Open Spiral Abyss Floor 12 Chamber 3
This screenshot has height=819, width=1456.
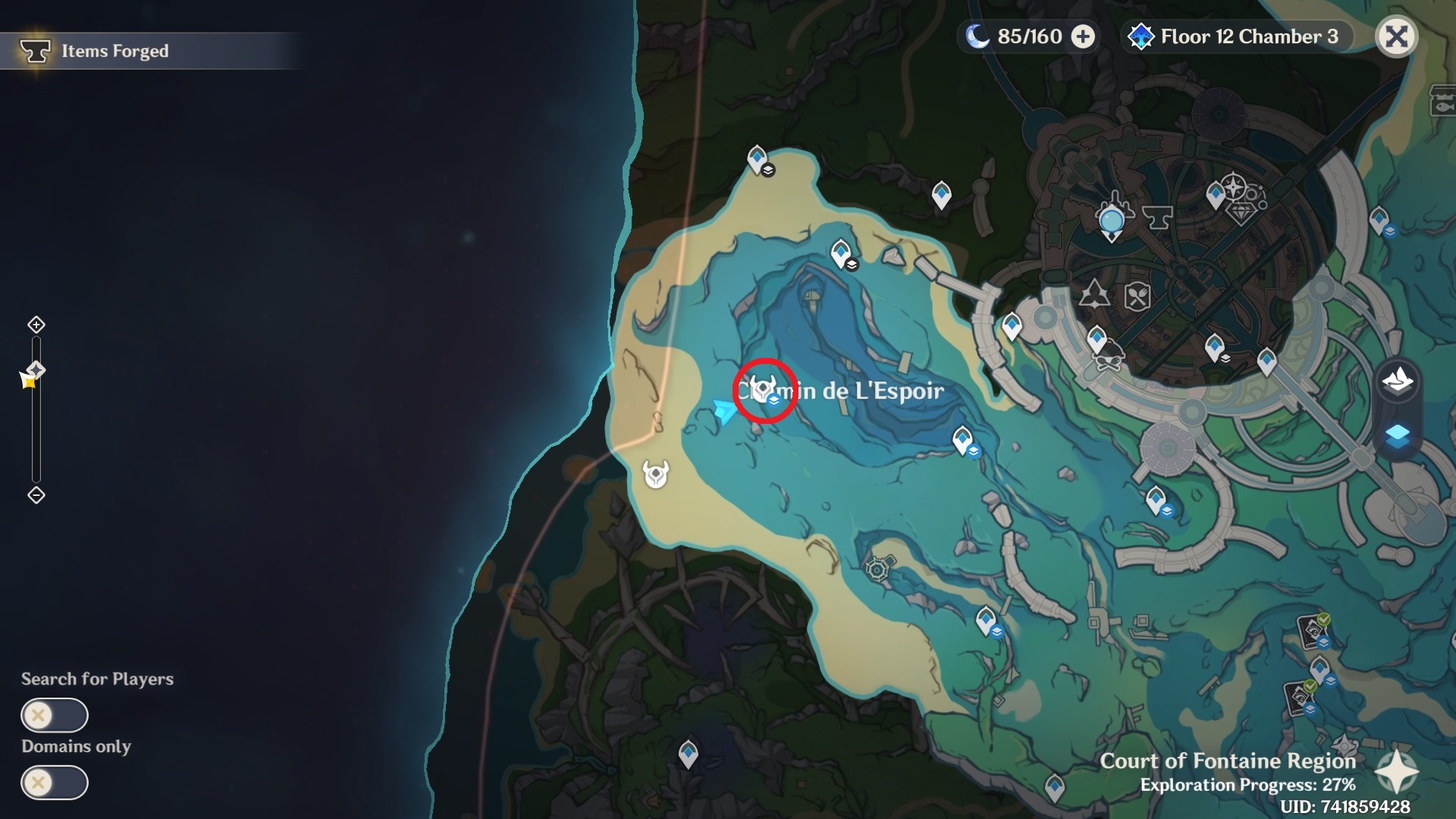point(1236,36)
